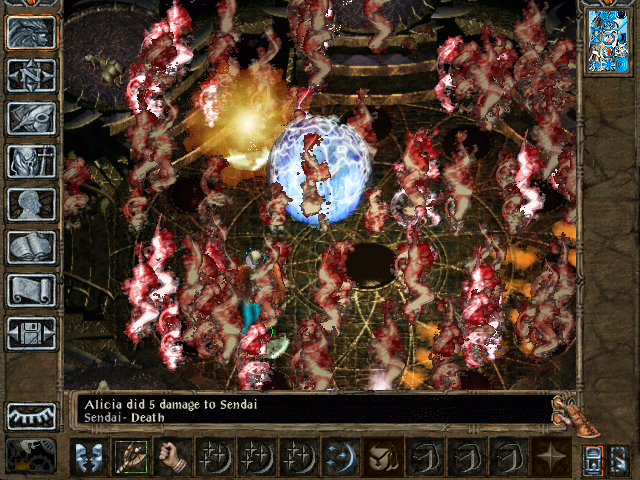Open the options via floppy disk icon
The width and height of the screenshot is (640, 480).
(x=32, y=333)
